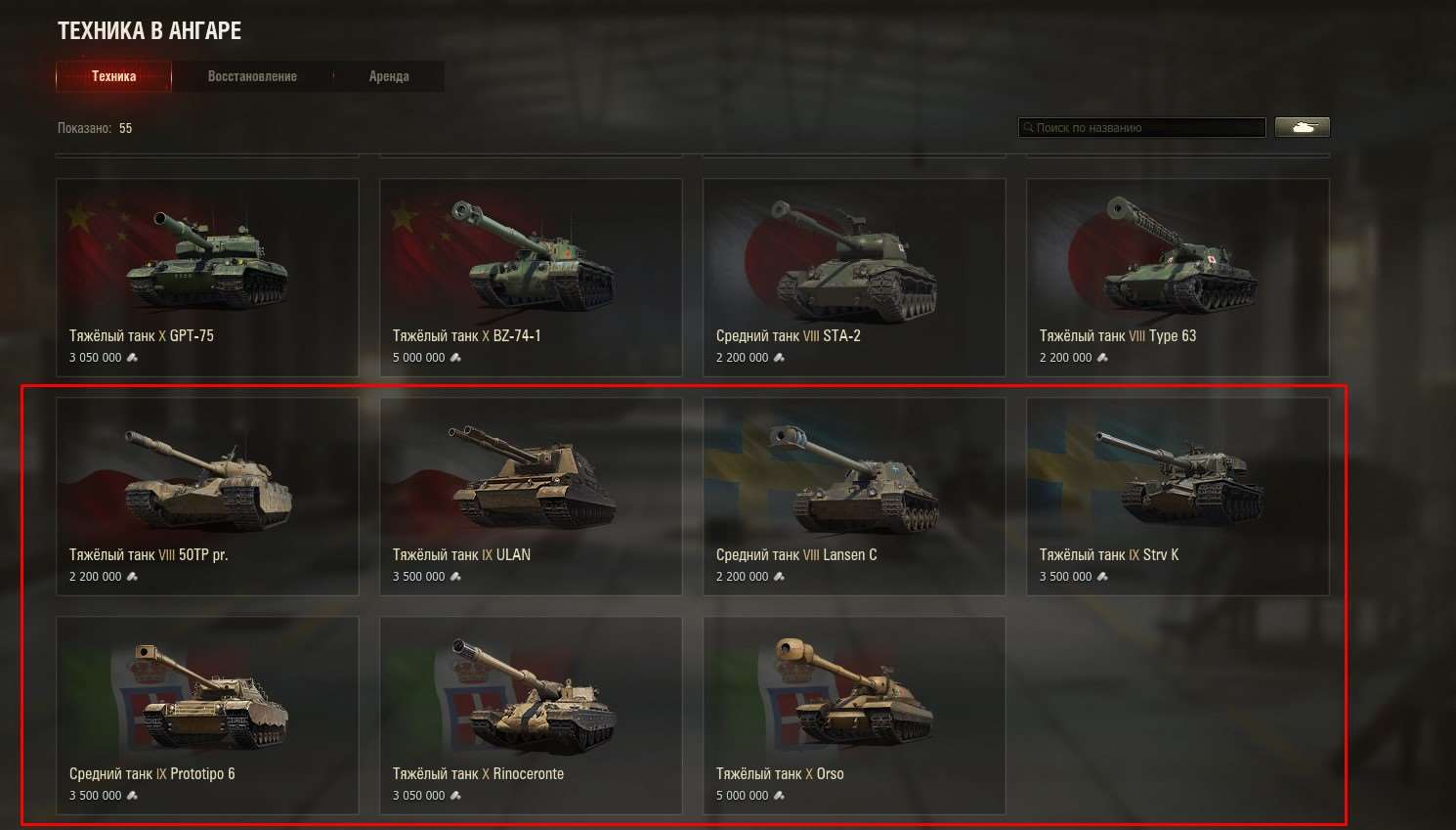Open the Type 63 tank card
Screen dimensions: 1456x830
click(x=1178, y=259)
